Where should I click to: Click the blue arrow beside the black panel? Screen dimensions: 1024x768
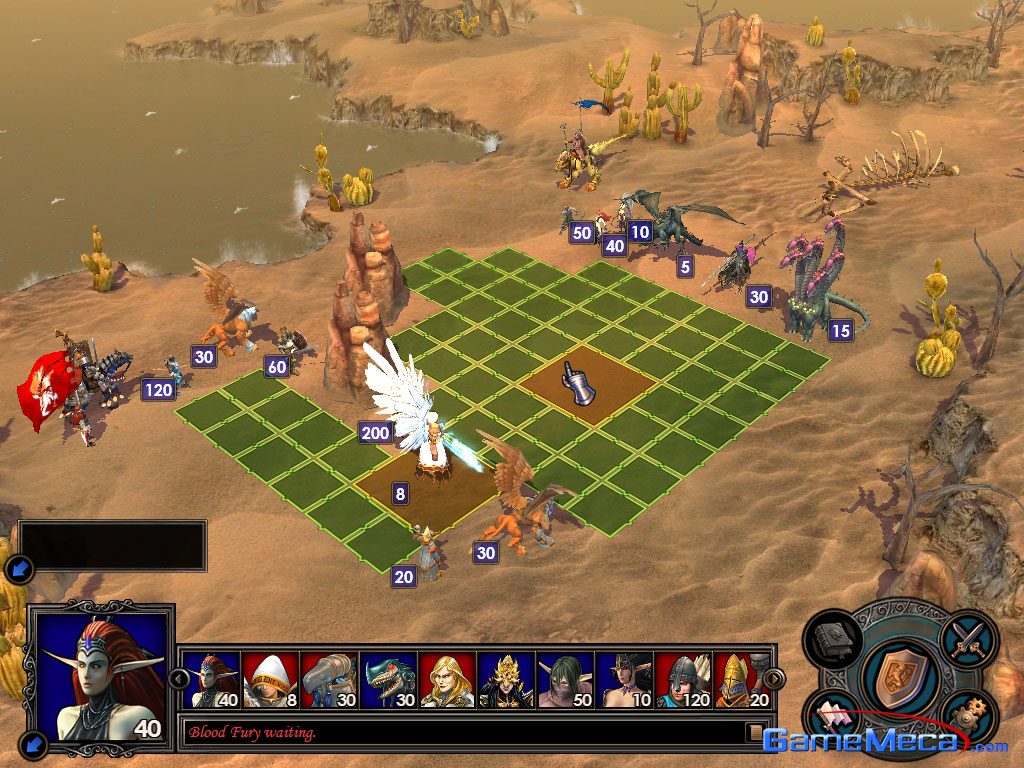pos(19,570)
